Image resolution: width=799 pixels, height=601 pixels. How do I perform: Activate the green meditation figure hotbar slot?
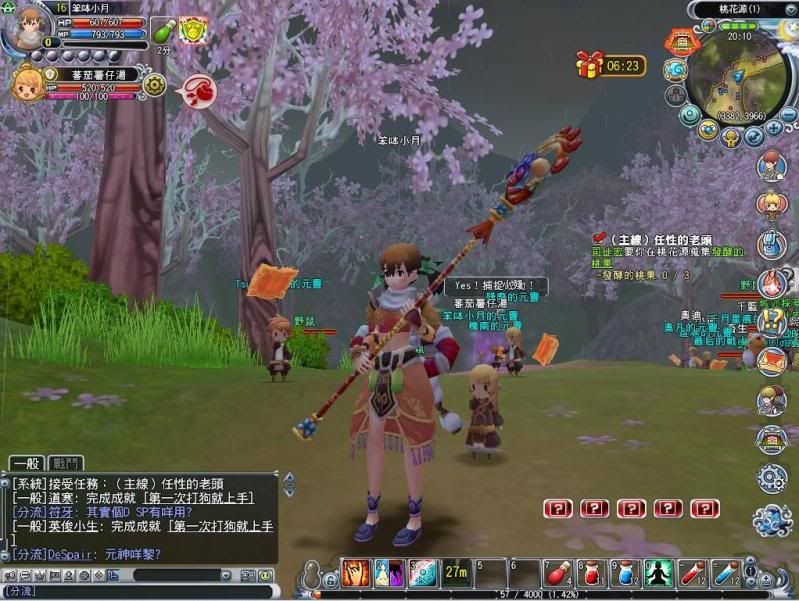click(x=659, y=573)
